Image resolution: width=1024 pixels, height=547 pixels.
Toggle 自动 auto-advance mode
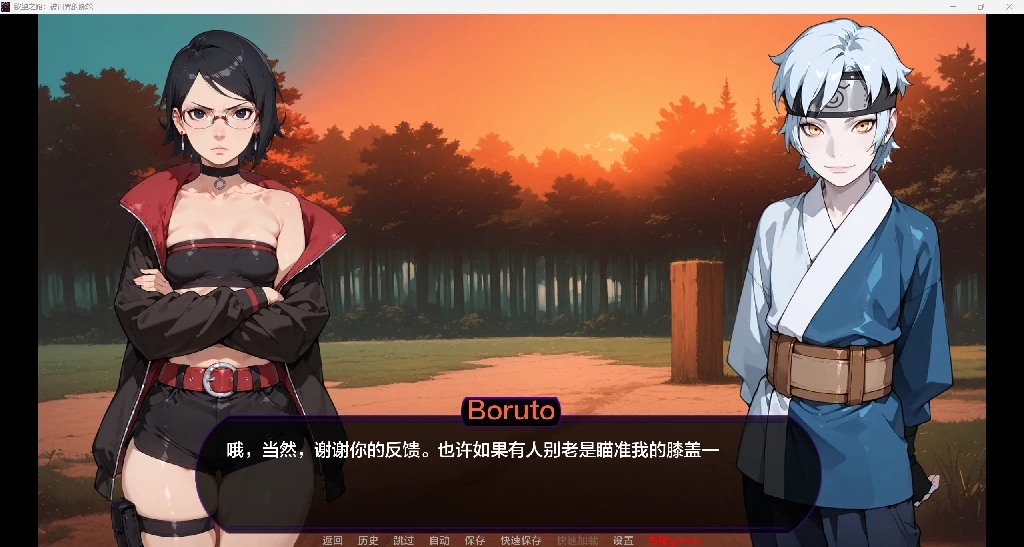coord(439,541)
